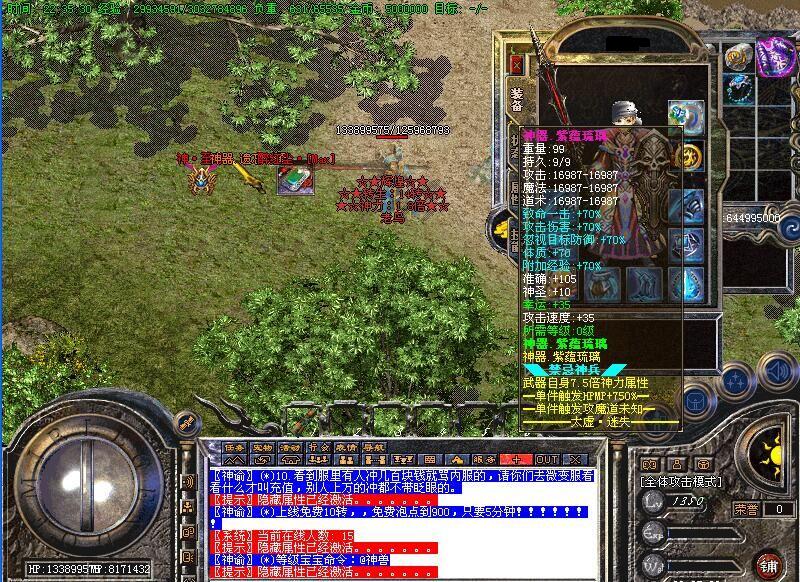Open the 任务 quest button
The height and width of the screenshot is (582, 800).
[234, 447]
